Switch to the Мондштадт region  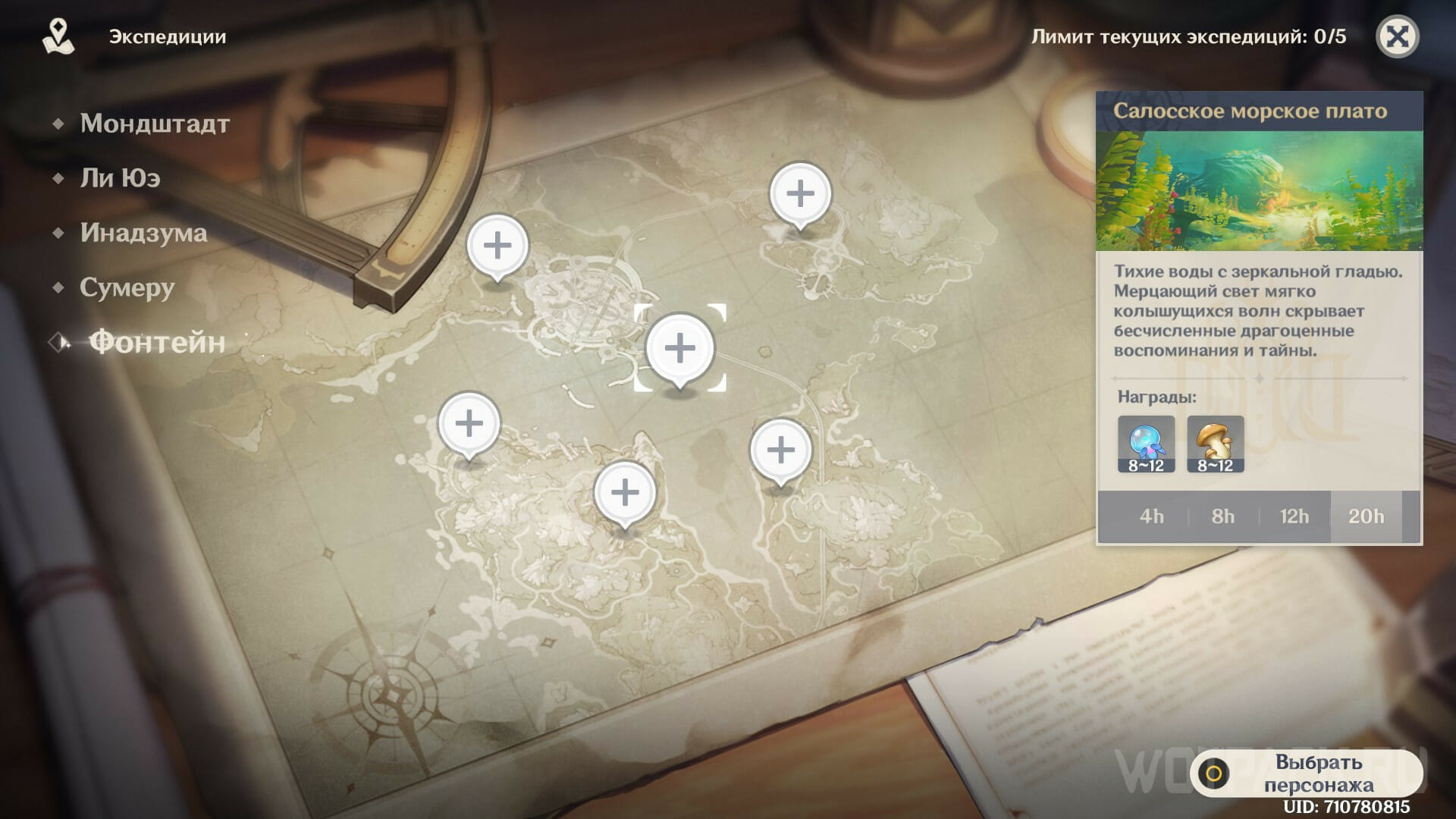click(155, 124)
